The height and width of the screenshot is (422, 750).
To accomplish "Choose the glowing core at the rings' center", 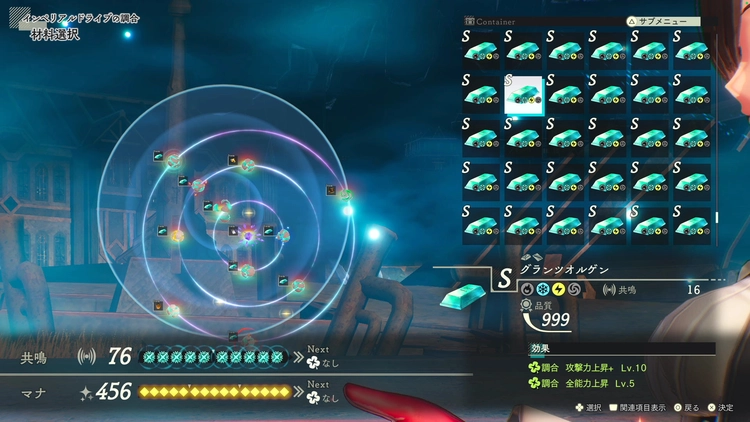I will [248, 234].
